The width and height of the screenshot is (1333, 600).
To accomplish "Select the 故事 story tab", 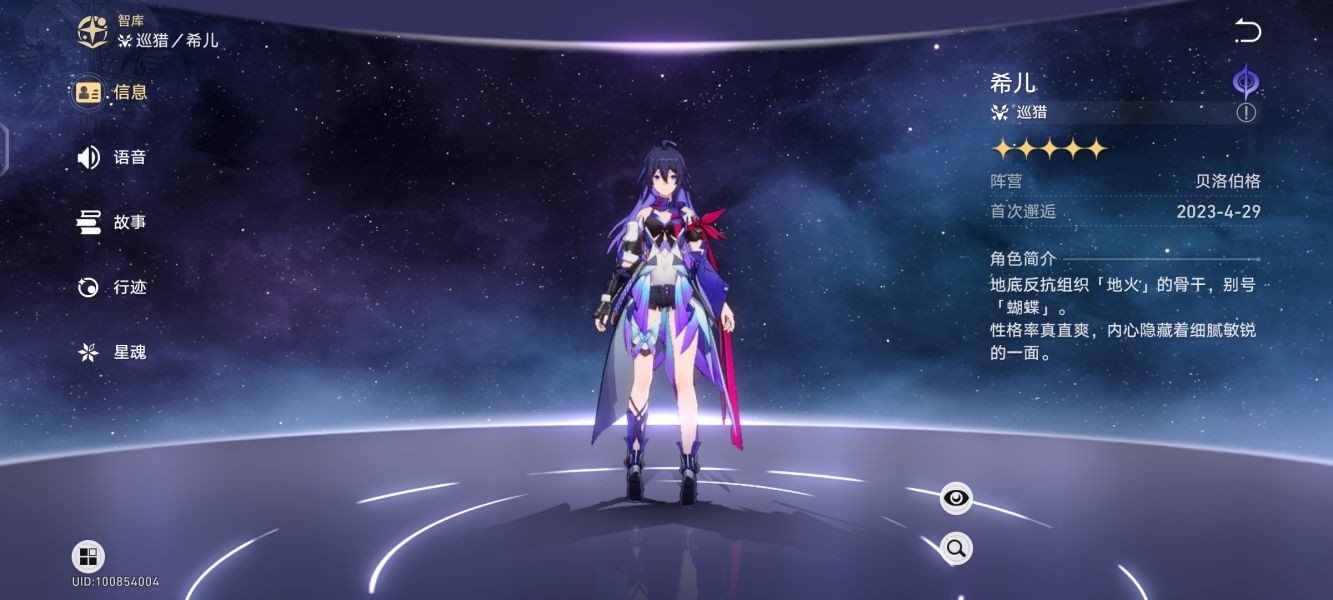I will [112, 222].
